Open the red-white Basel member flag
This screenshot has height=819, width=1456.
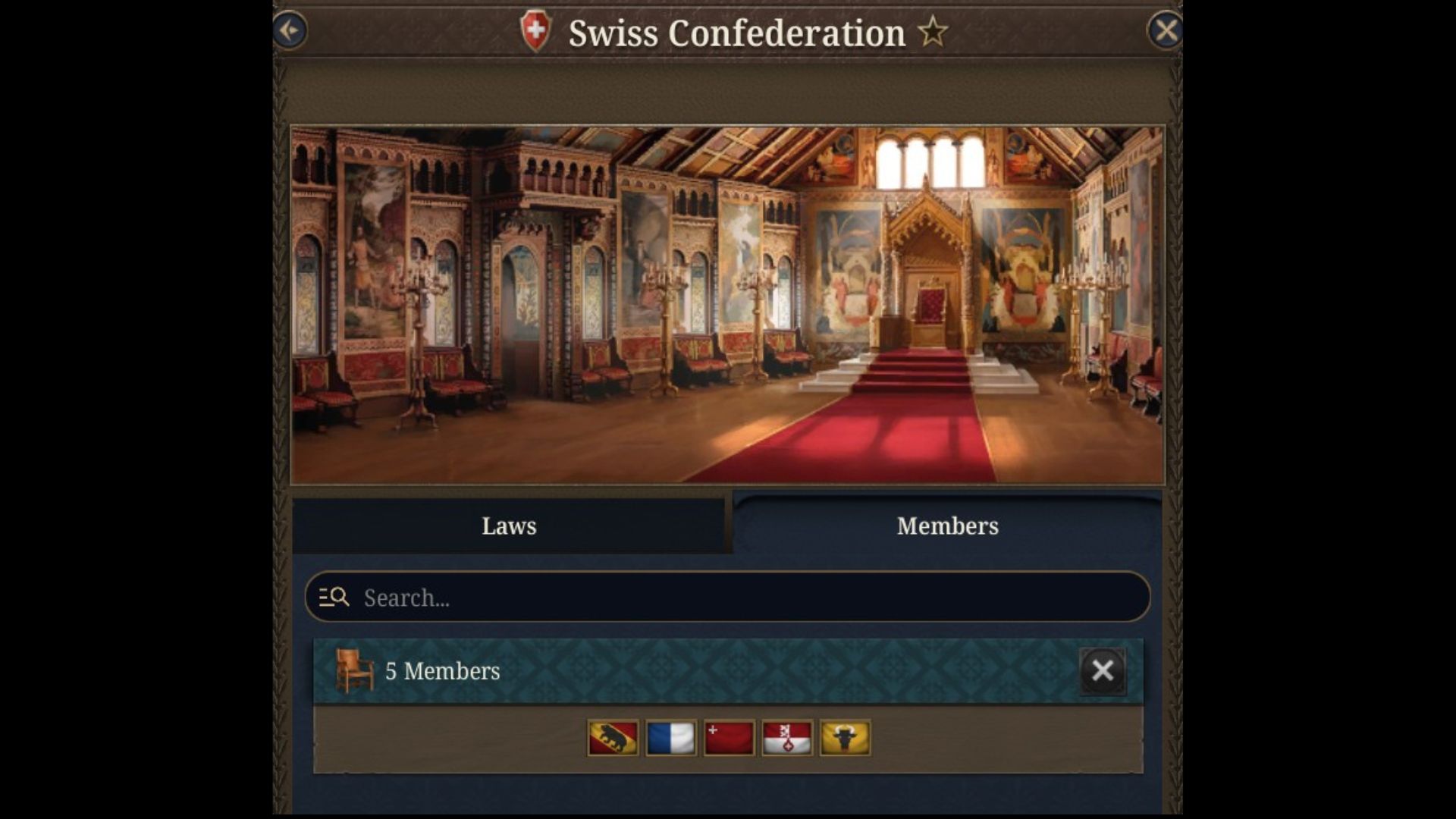click(x=787, y=737)
